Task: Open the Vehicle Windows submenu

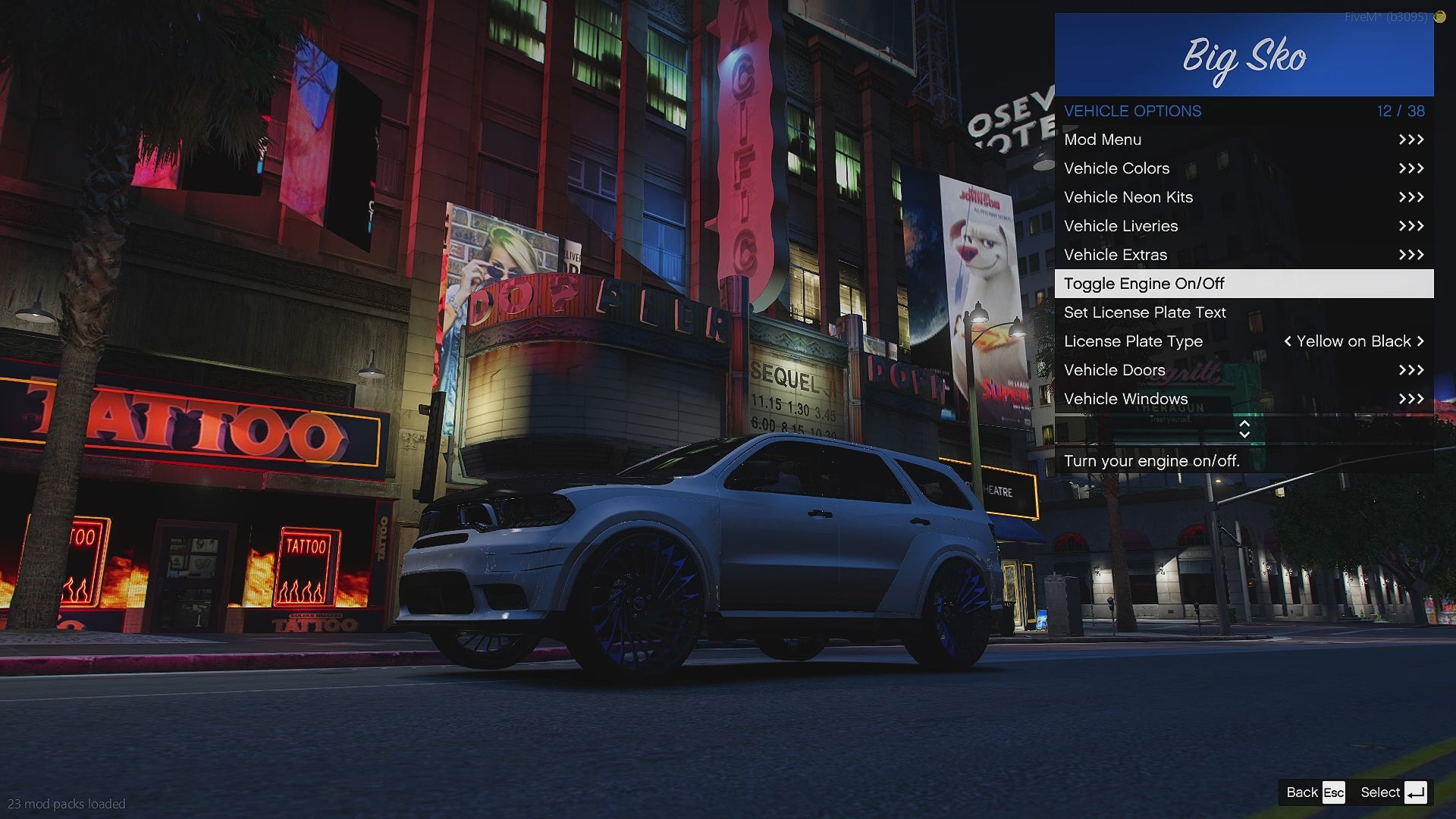Action: [x=1244, y=399]
